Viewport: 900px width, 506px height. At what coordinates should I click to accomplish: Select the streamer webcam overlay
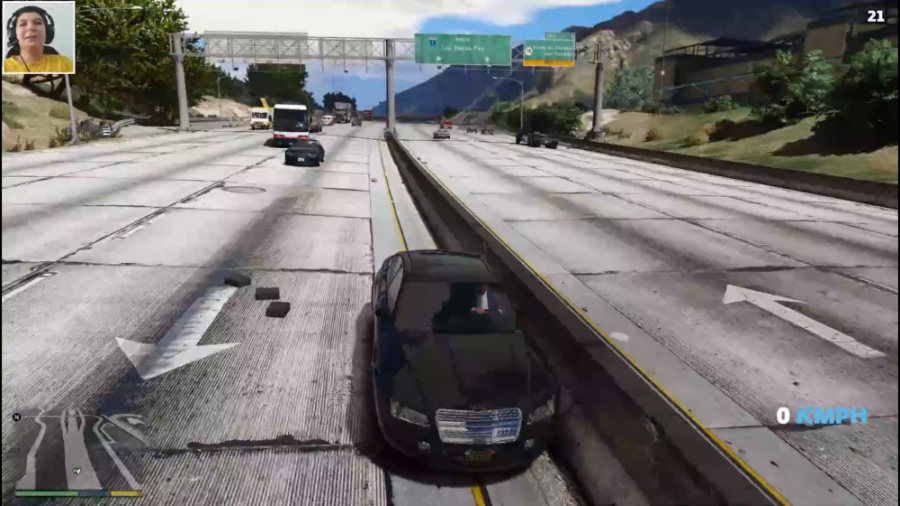[x=38, y=37]
